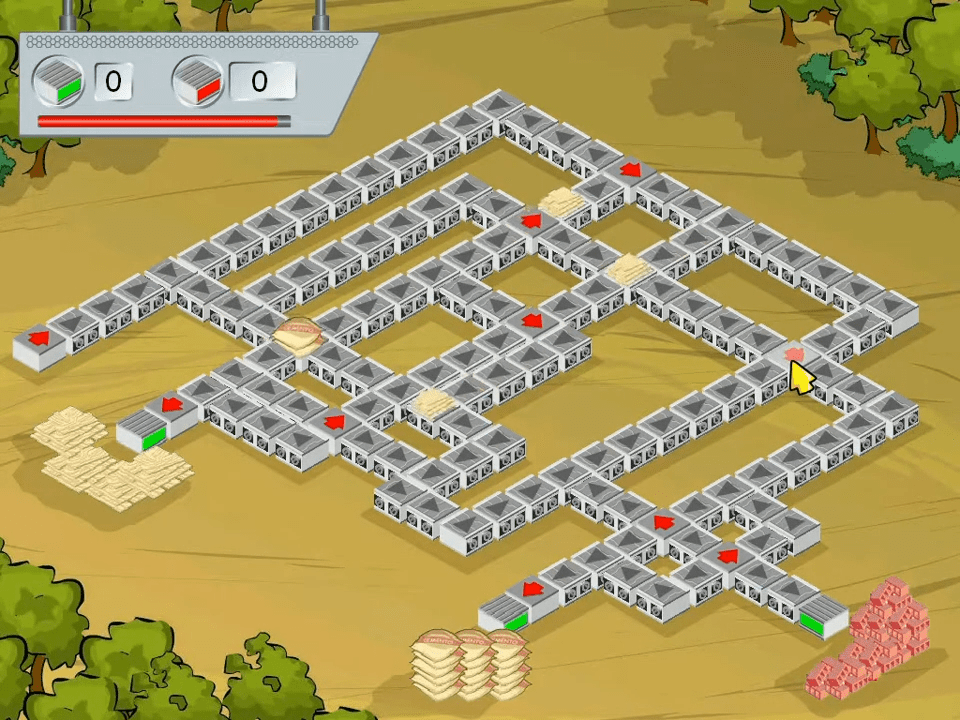Viewport: 960px width, 720px height.
Task: Toggle the arrow switch beside the stacked cement bags exit
Action: coord(533,588)
